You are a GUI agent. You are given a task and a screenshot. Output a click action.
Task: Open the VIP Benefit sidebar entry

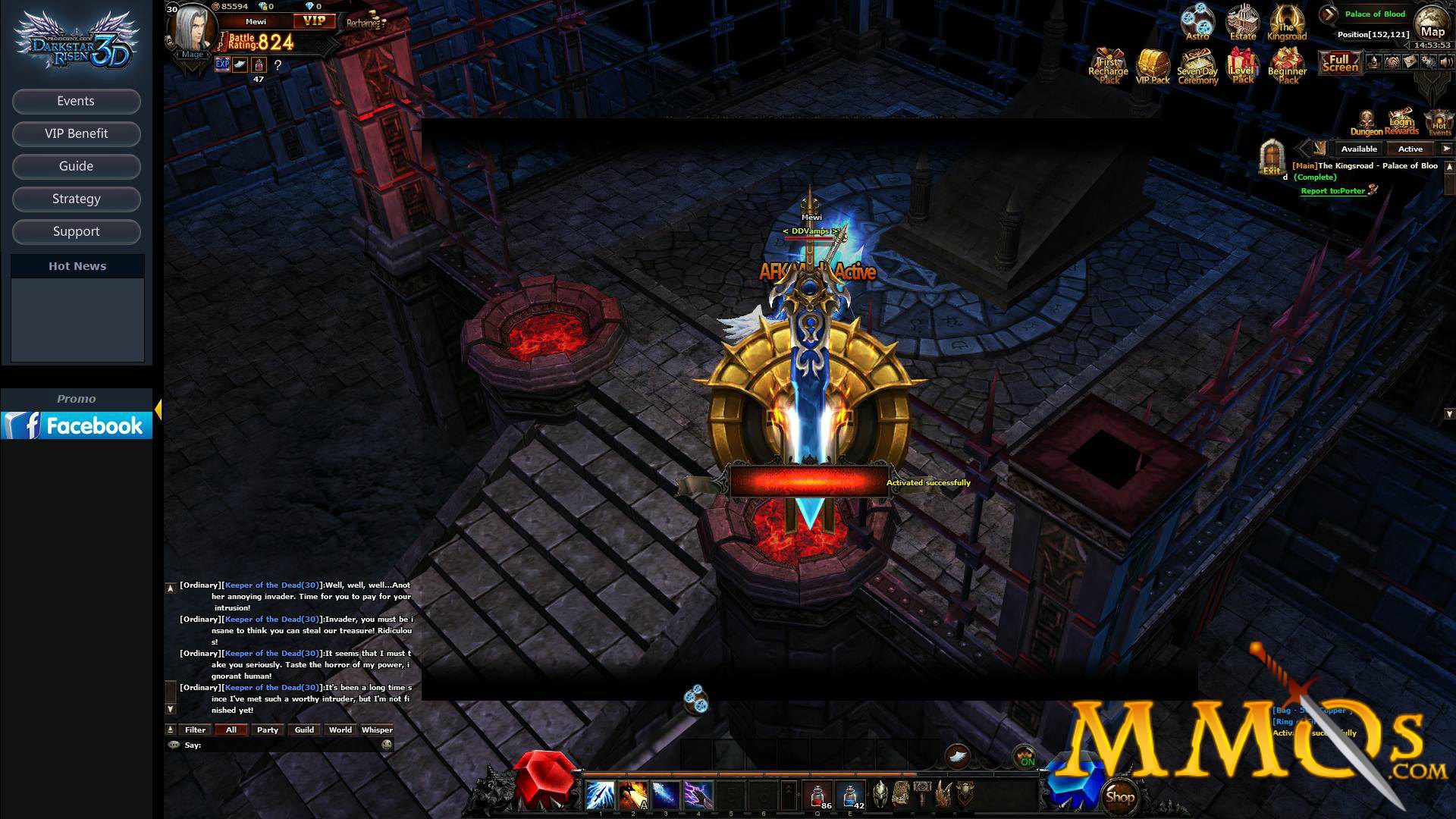76,133
